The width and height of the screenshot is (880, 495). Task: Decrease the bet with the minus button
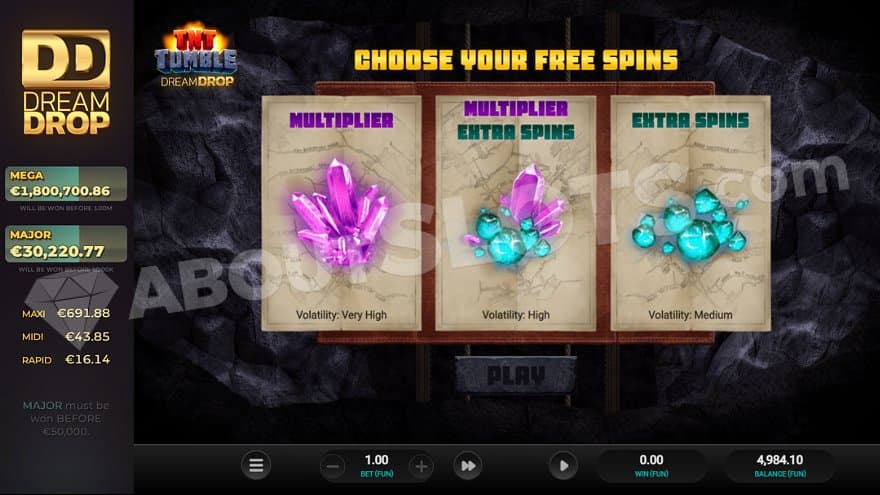pos(334,465)
